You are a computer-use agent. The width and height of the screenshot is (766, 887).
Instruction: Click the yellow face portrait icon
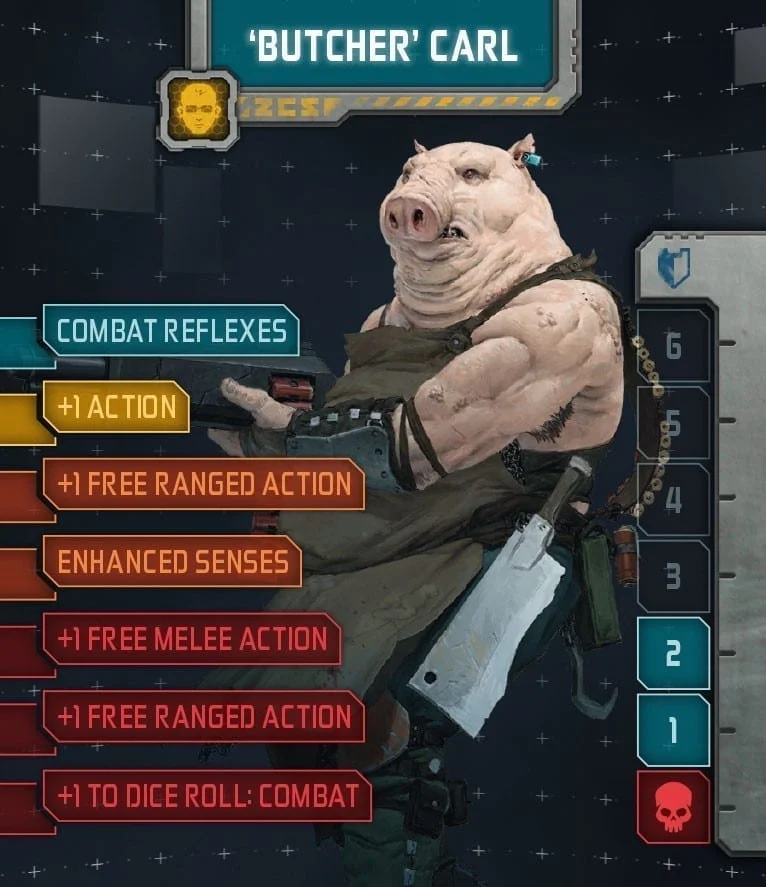tap(198, 109)
